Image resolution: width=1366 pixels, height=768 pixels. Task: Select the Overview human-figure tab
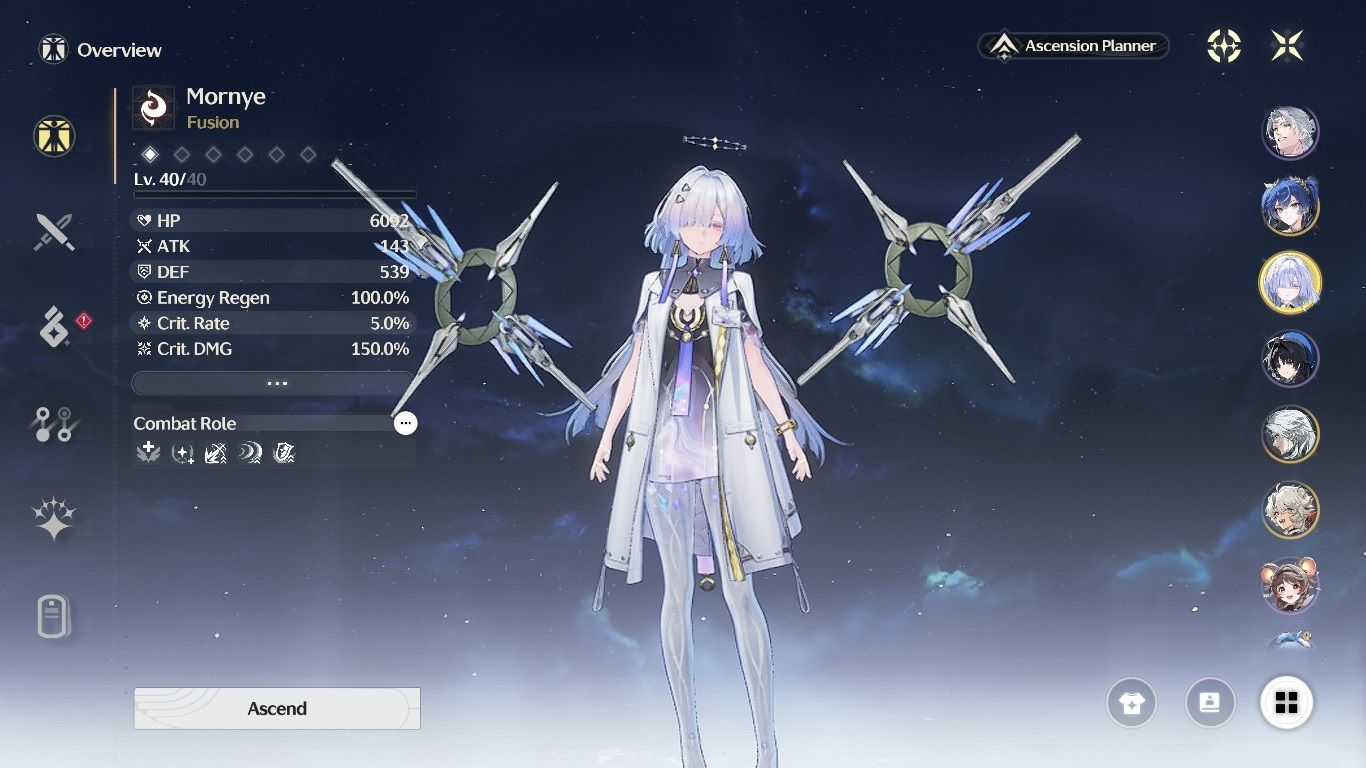(x=54, y=136)
